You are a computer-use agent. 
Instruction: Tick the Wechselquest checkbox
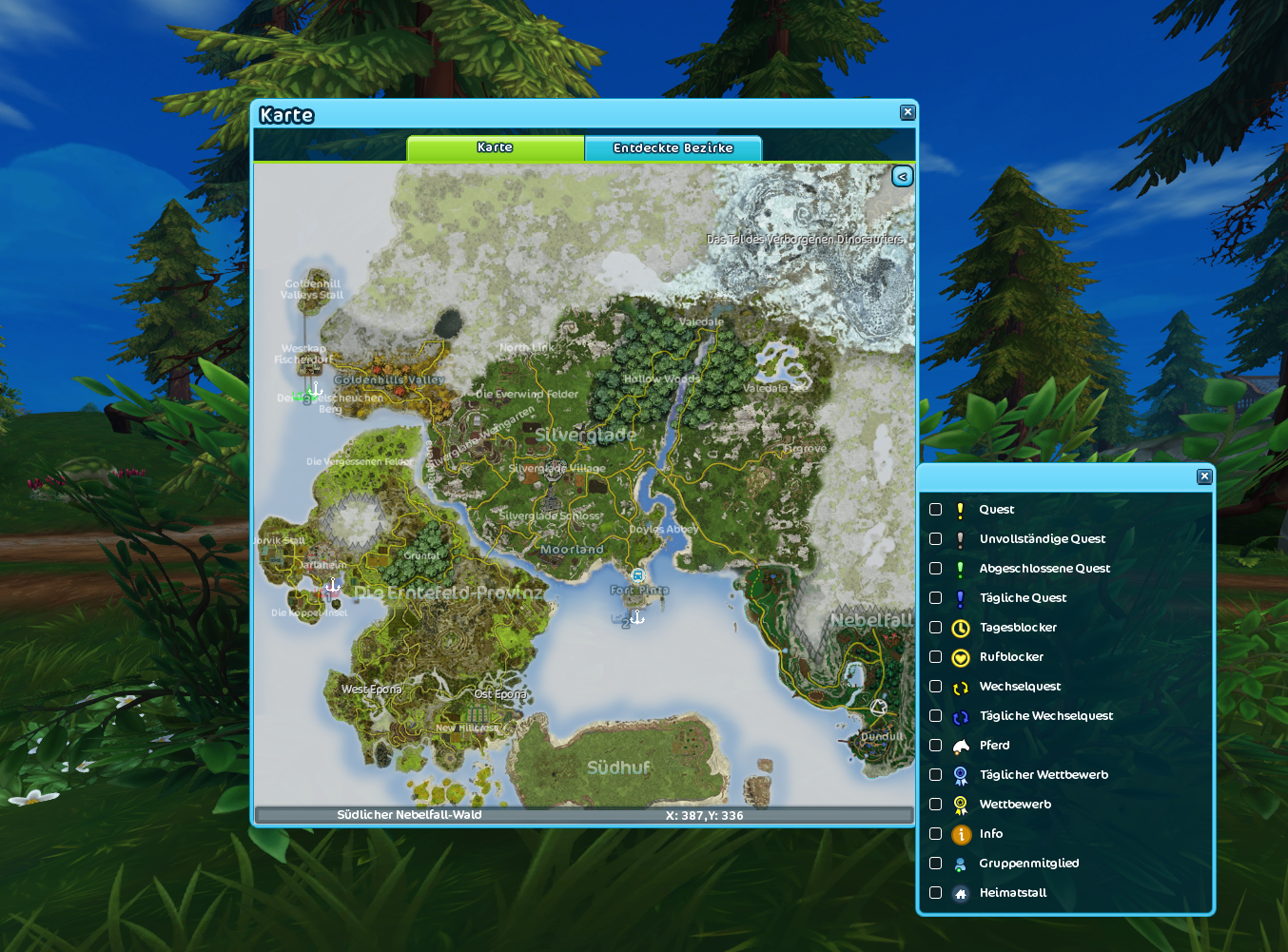(x=936, y=687)
